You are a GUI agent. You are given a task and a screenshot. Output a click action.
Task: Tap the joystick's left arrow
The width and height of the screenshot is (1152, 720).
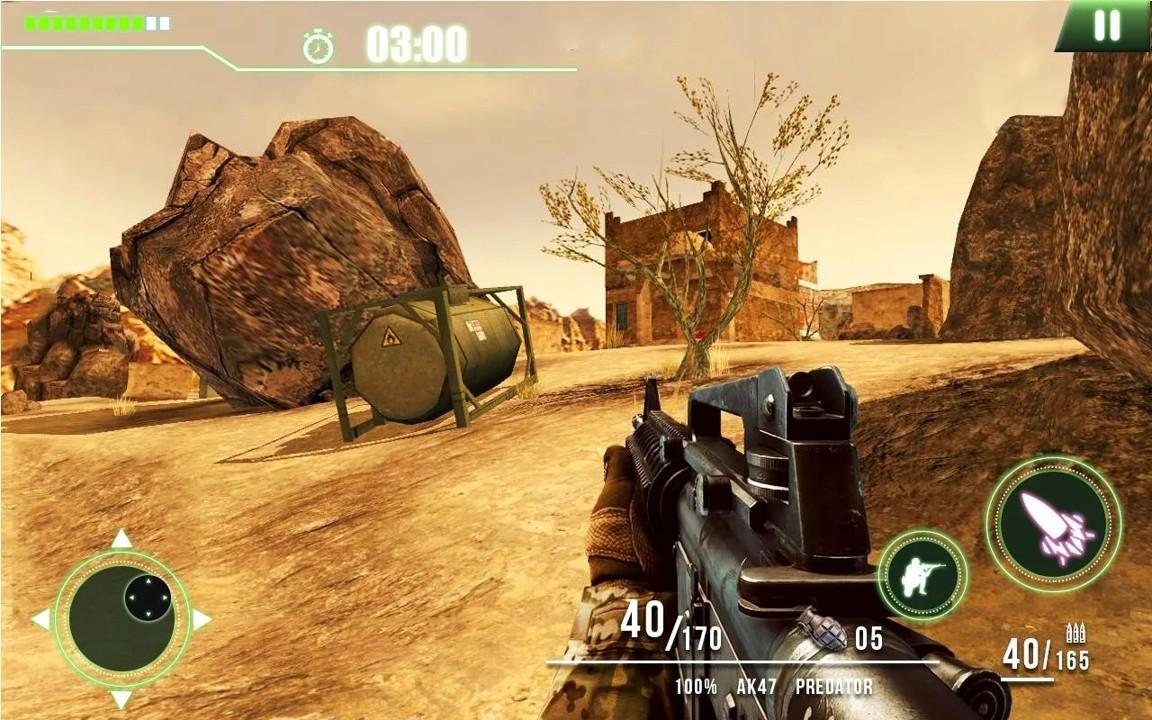41,619
